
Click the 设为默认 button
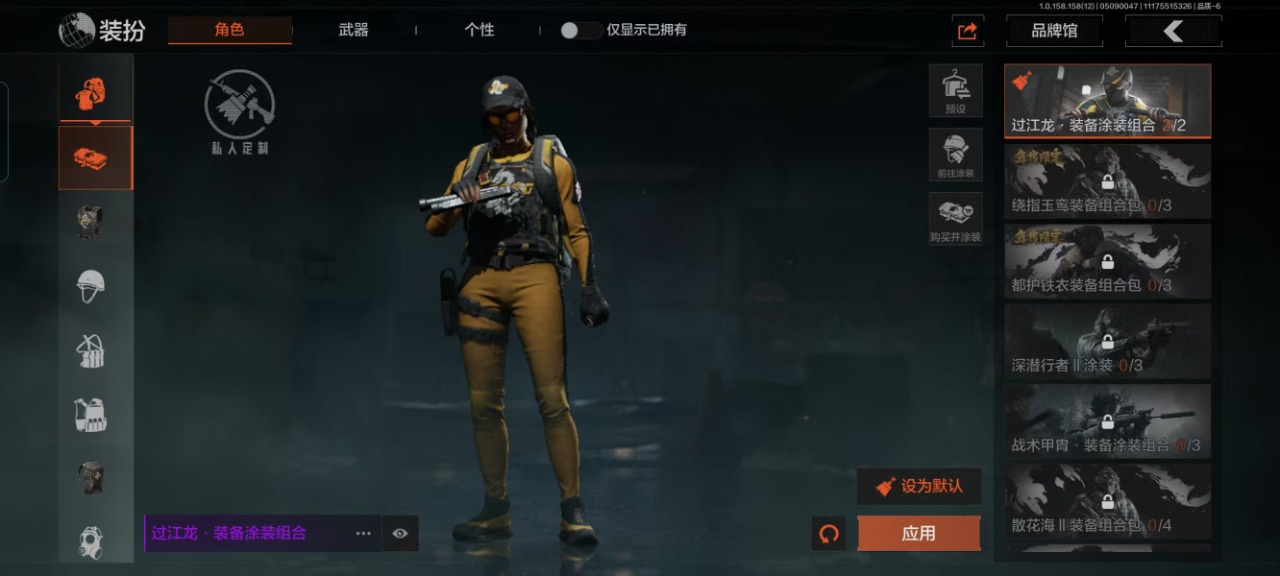pos(919,486)
